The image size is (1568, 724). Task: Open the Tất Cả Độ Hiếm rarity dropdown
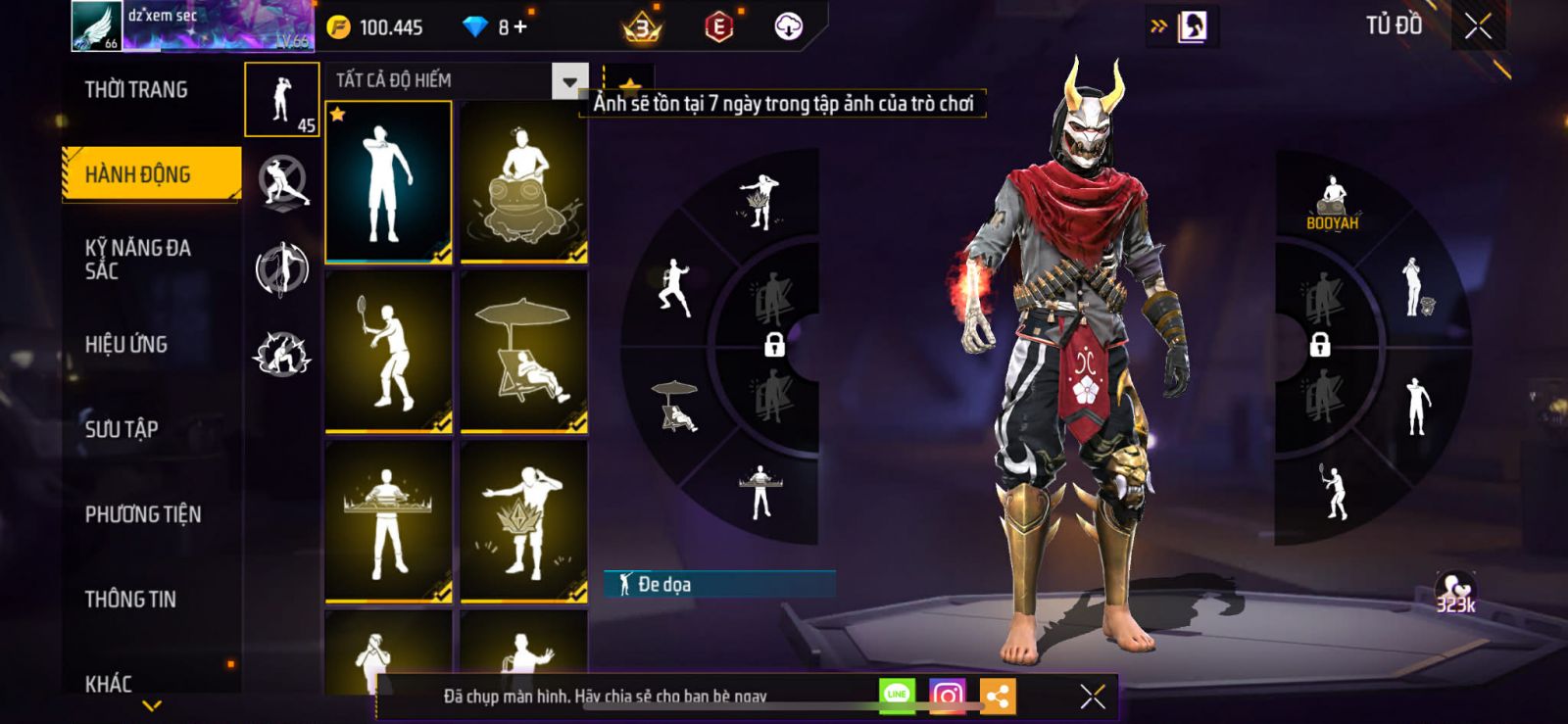click(x=569, y=81)
